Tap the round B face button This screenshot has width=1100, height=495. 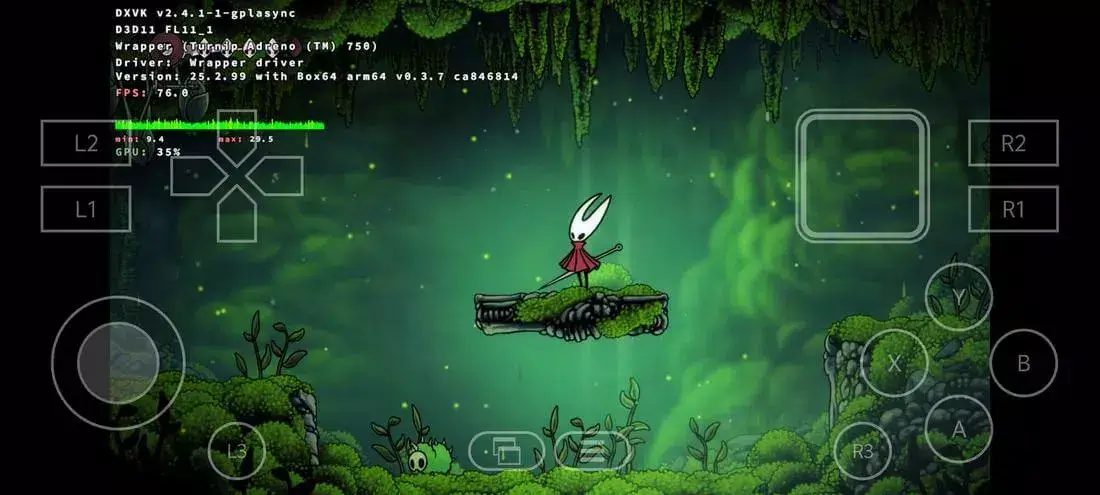click(x=1023, y=363)
